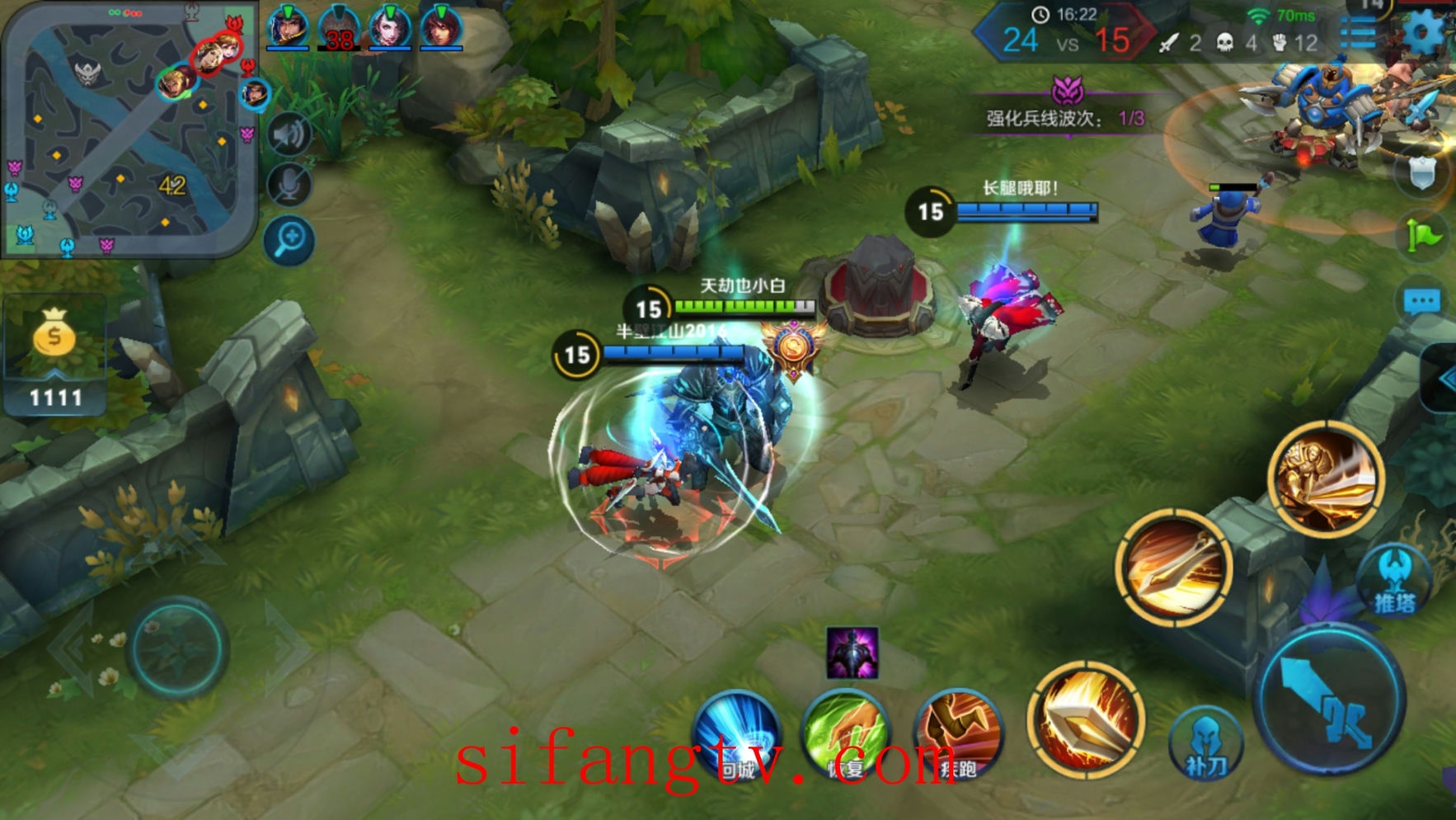Toggle the speaker sound icon
Image resolution: width=1456 pixels, height=820 pixels.
(289, 135)
